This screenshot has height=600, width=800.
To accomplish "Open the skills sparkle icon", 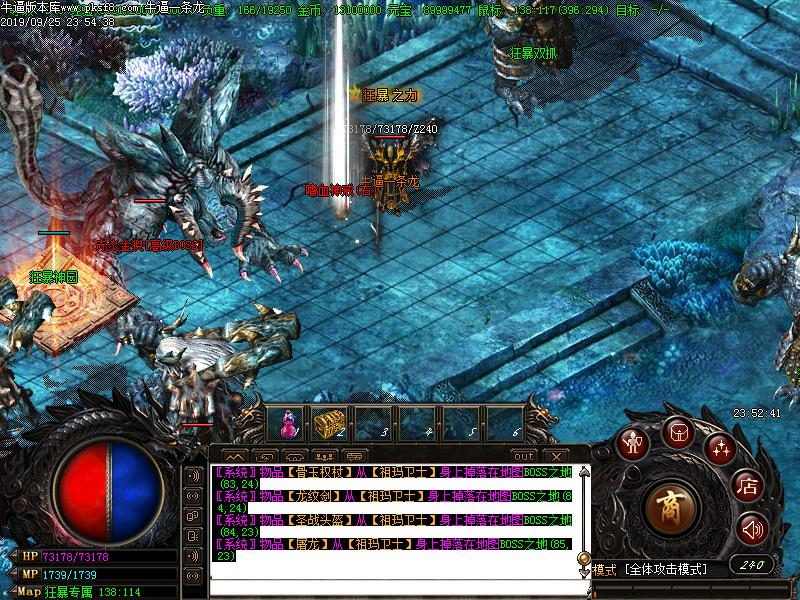I will pos(721,449).
